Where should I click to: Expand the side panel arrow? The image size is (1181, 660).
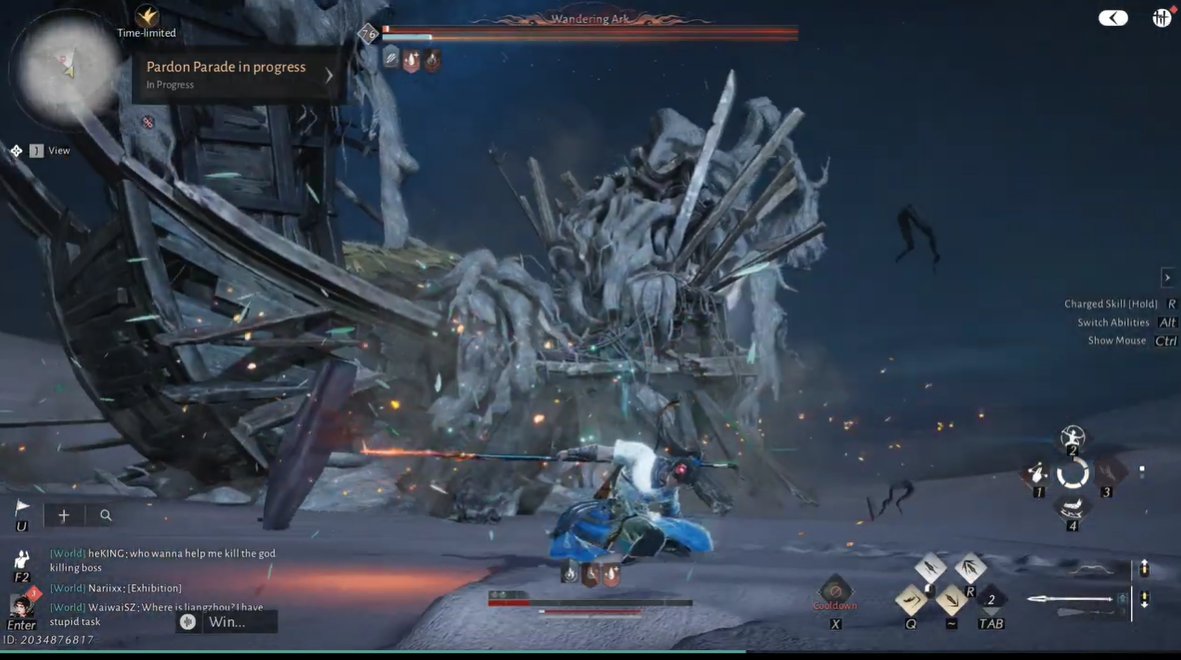(1167, 278)
